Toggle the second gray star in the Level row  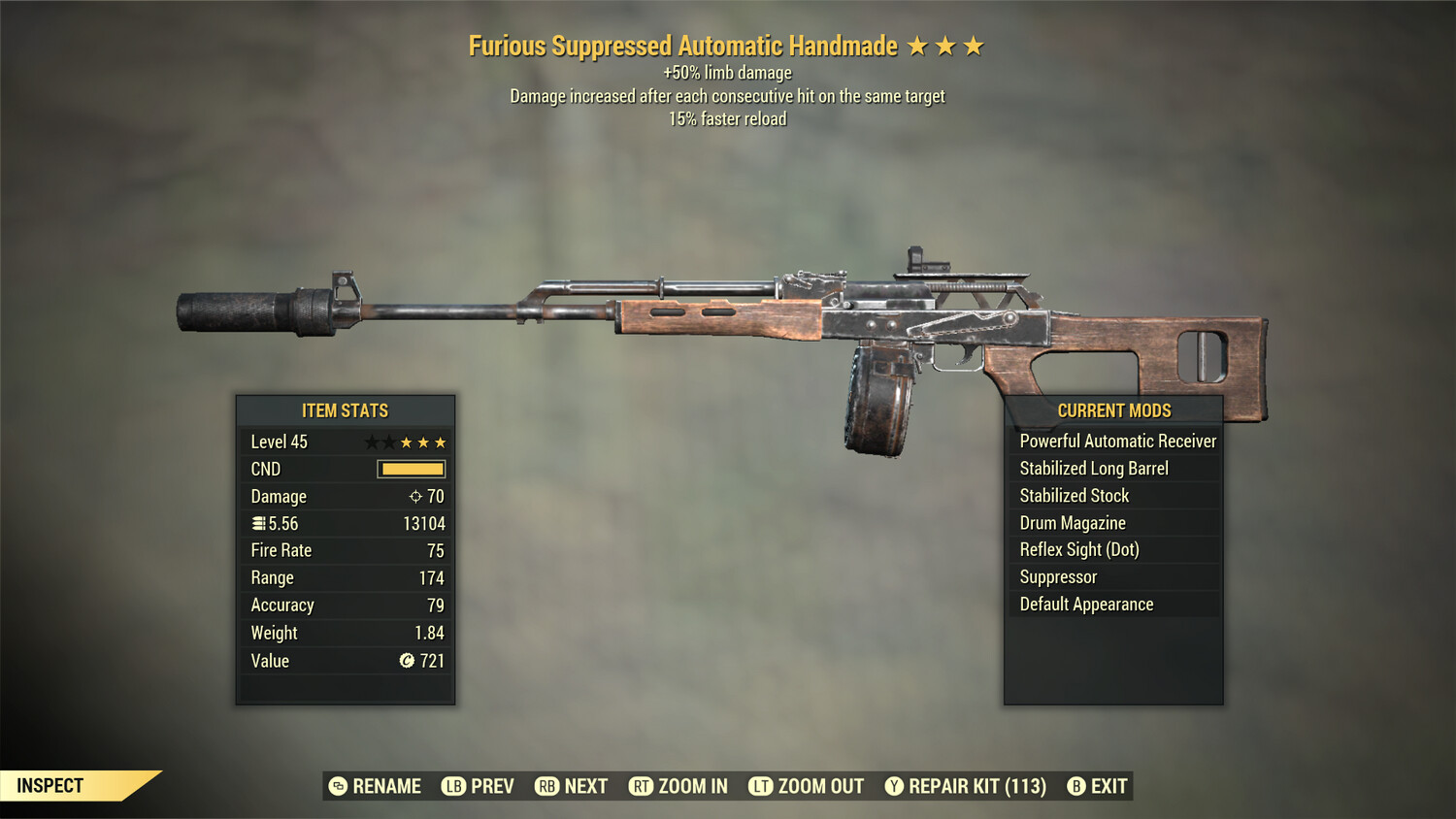tap(389, 442)
